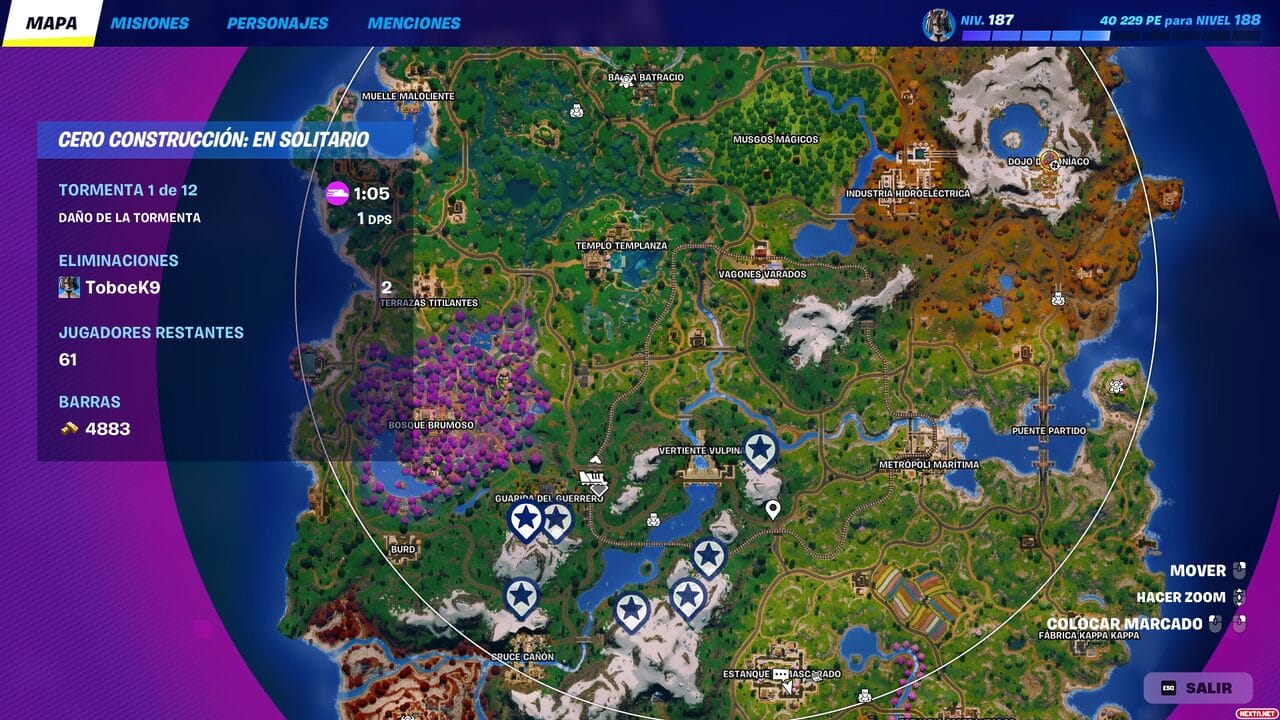Select the star marker near Vertiente Vulpina

[761, 449]
